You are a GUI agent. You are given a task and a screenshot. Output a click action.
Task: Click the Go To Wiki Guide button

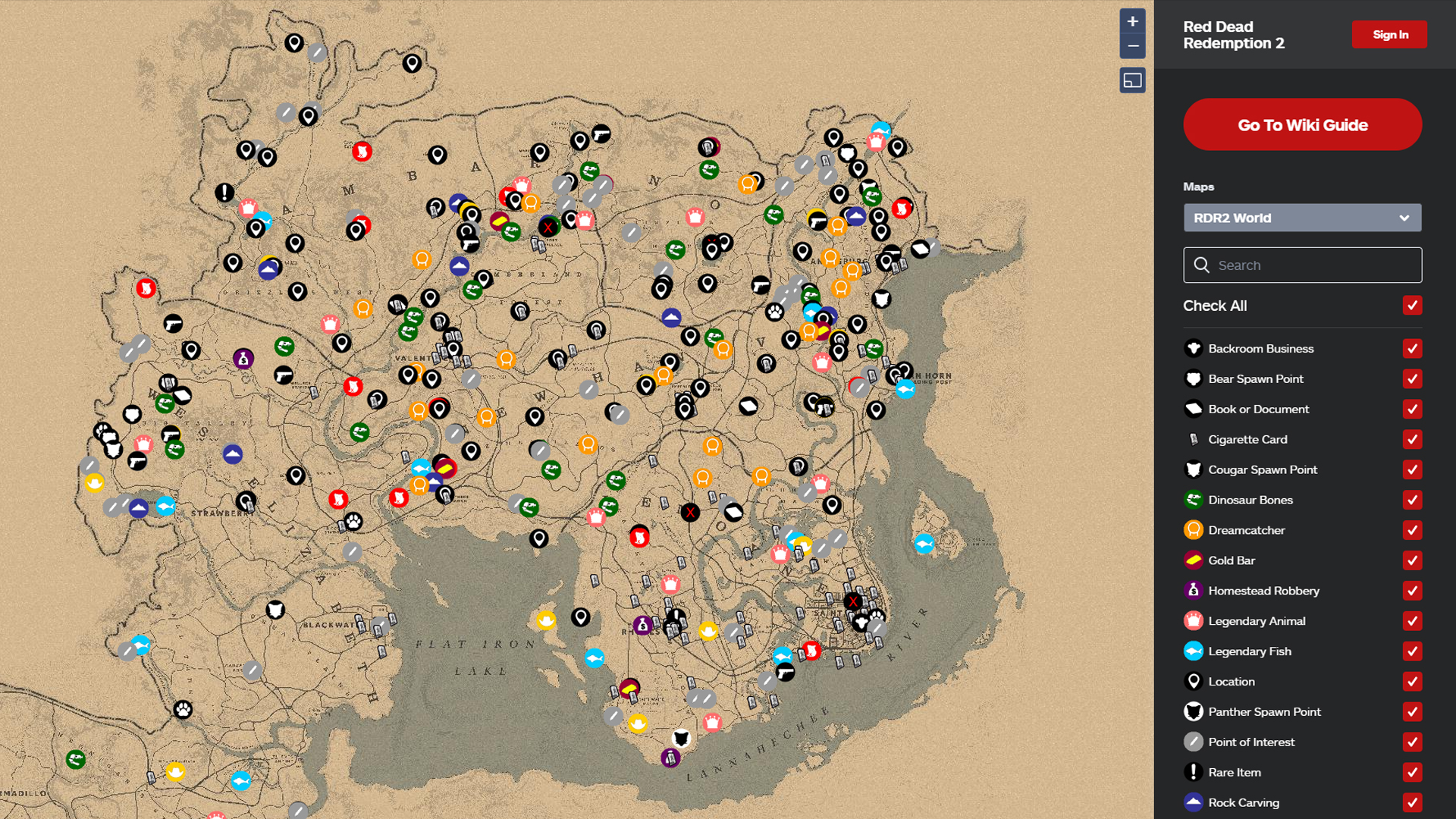pyautogui.click(x=1302, y=124)
